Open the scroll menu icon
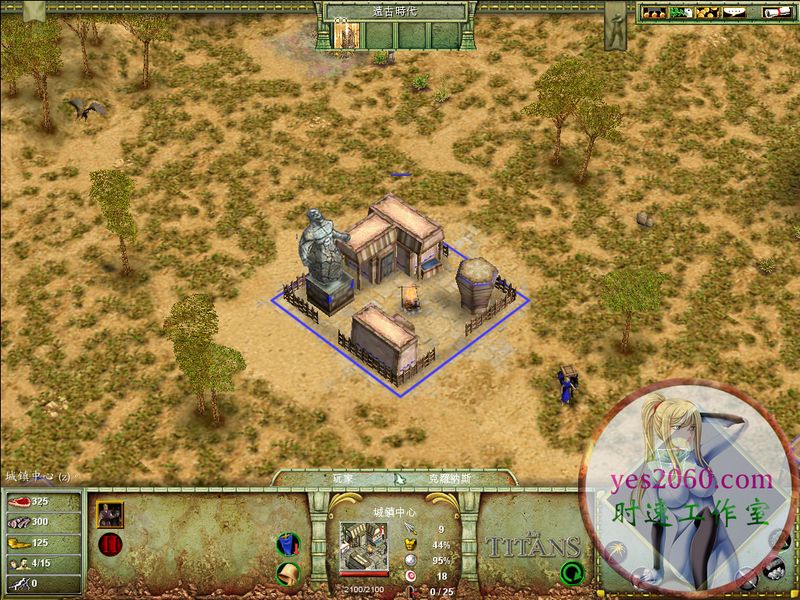The height and width of the screenshot is (600, 800). (x=777, y=12)
